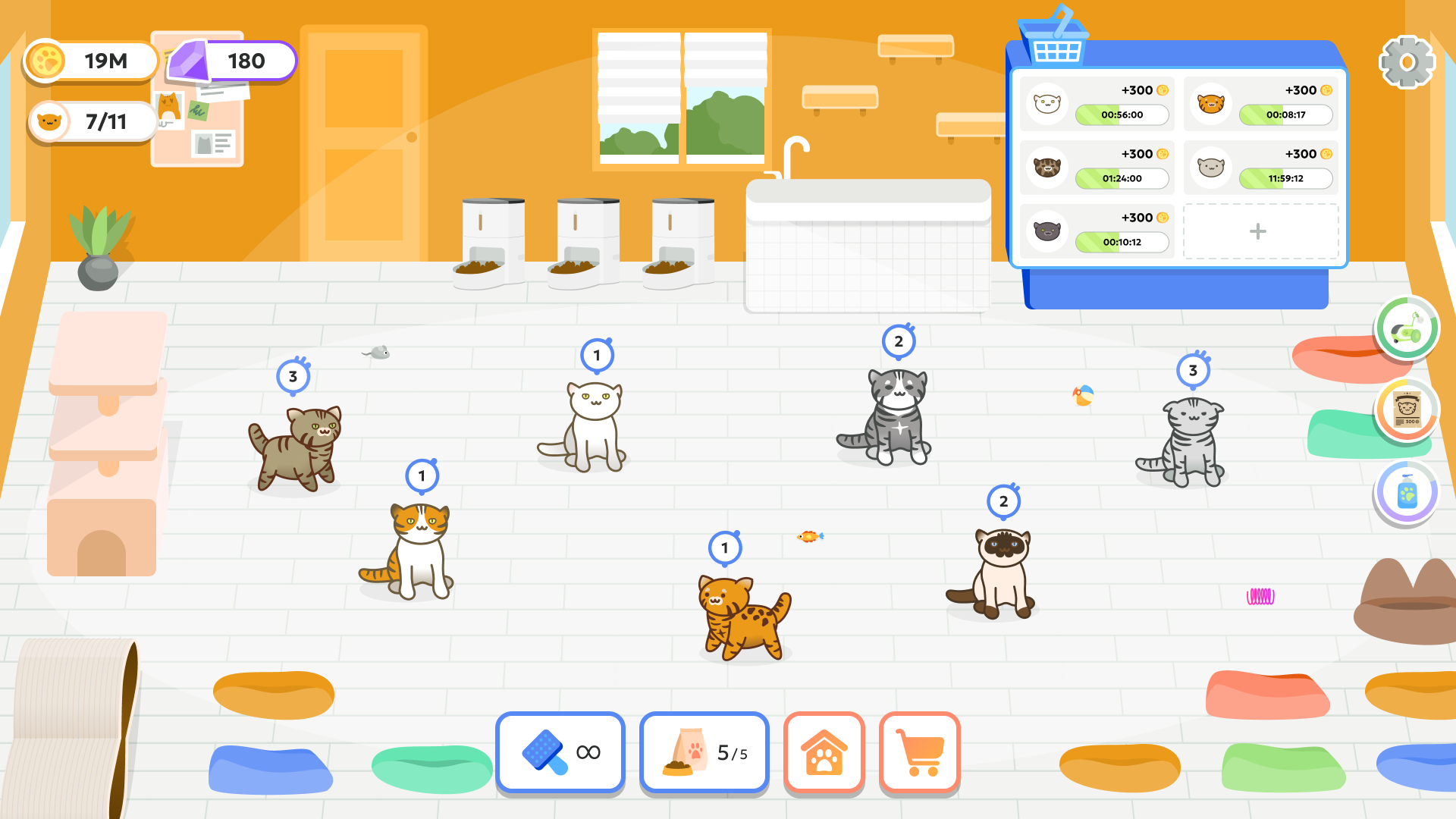This screenshot has height=819, width=1456.
Task: Open the shop with the cart icon
Action: 920,753
